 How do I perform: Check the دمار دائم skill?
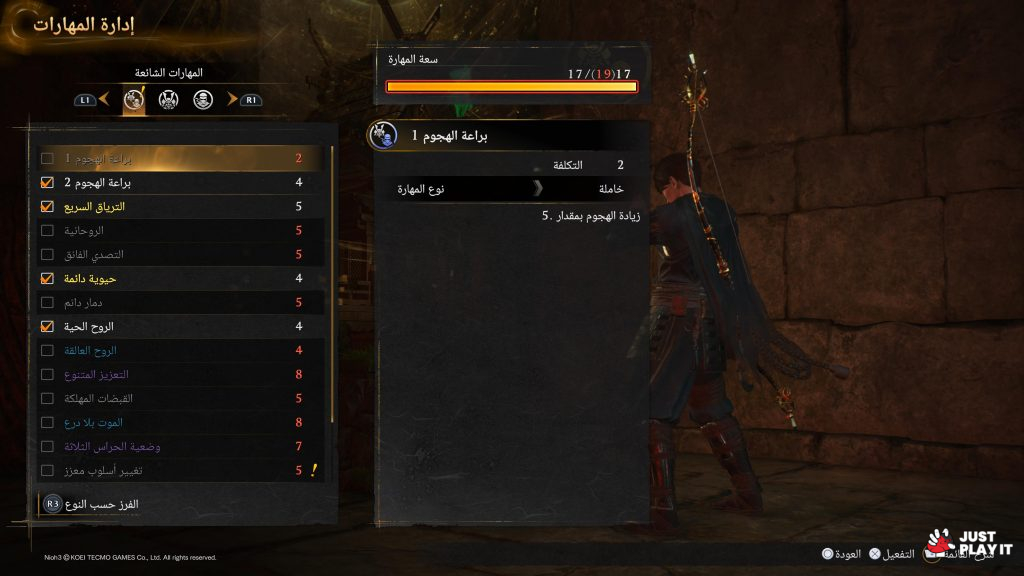47,302
